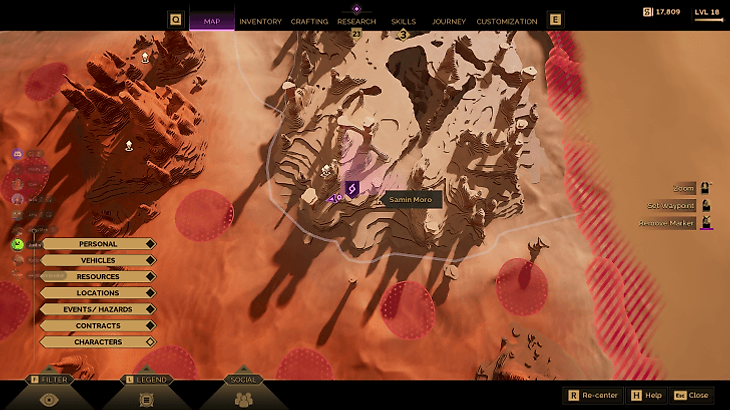Show the map Legend panel
This screenshot has height=410, width=730.
coord(146,398)
